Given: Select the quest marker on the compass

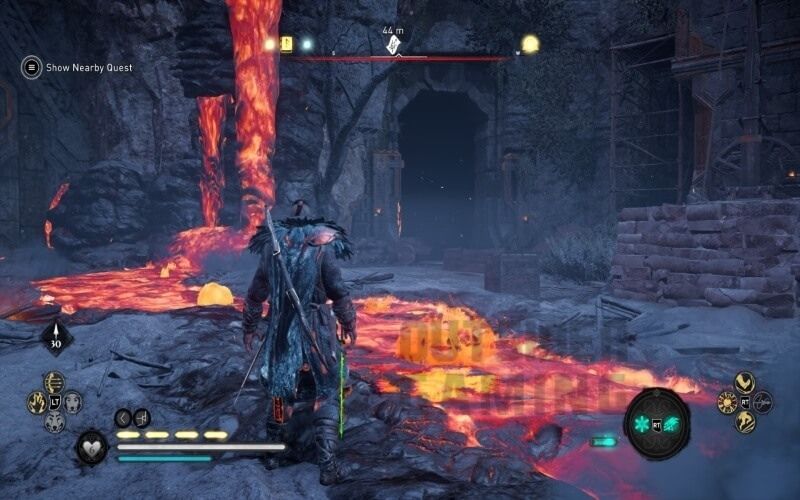Looking at the screenshot, I should [393, 46].
